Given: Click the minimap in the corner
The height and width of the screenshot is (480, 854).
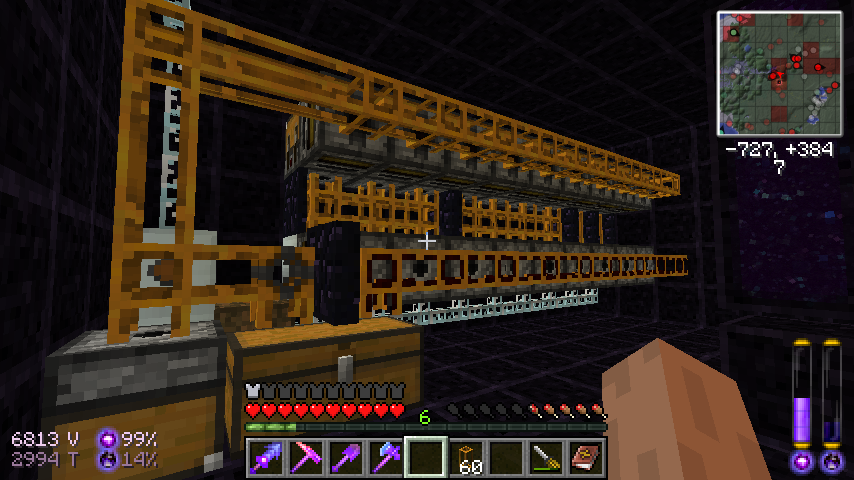Looking at the screenshot, I should point(779,73).
